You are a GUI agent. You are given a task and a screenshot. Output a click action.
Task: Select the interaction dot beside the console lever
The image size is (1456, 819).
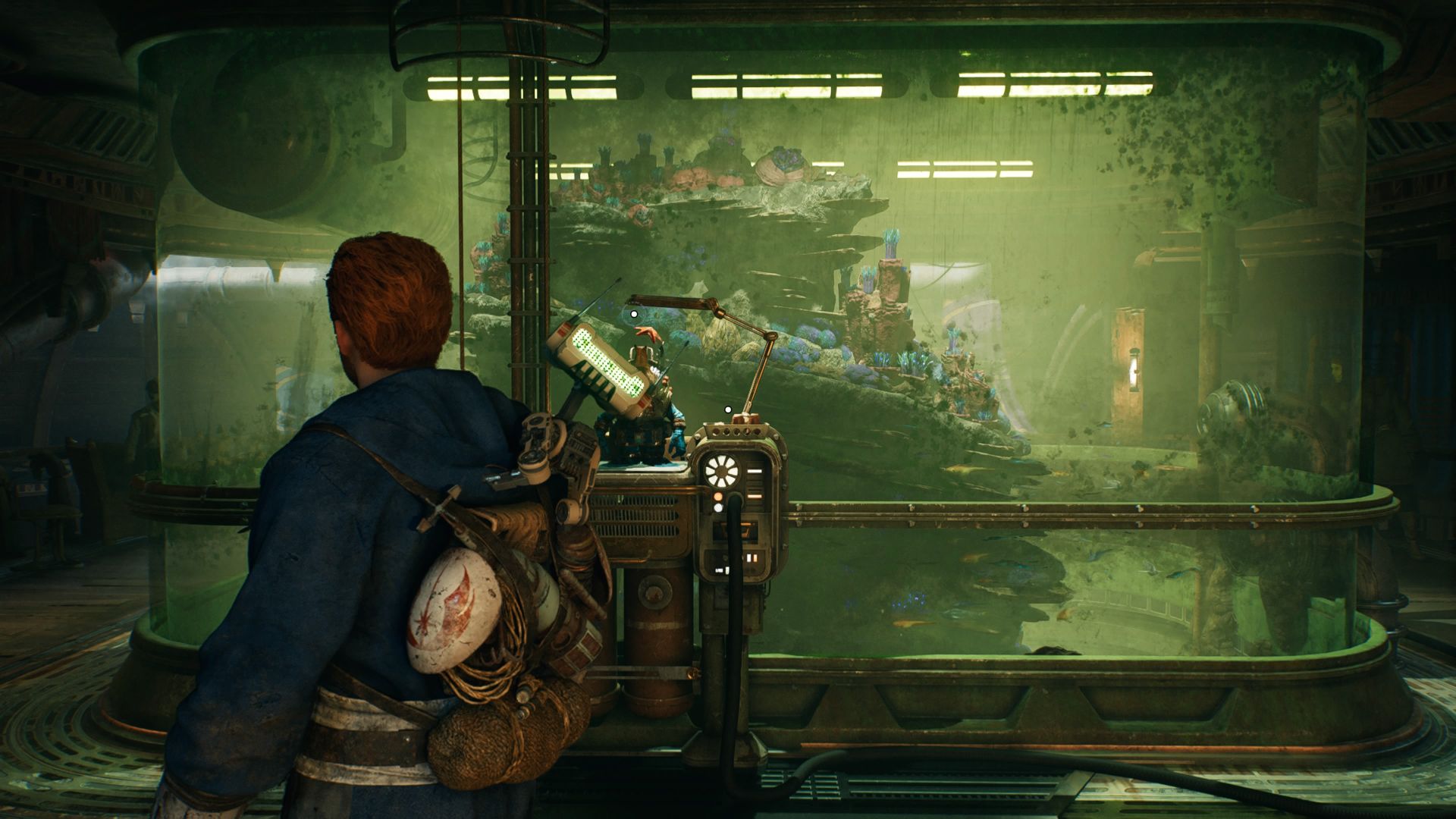tap(728, 409)
